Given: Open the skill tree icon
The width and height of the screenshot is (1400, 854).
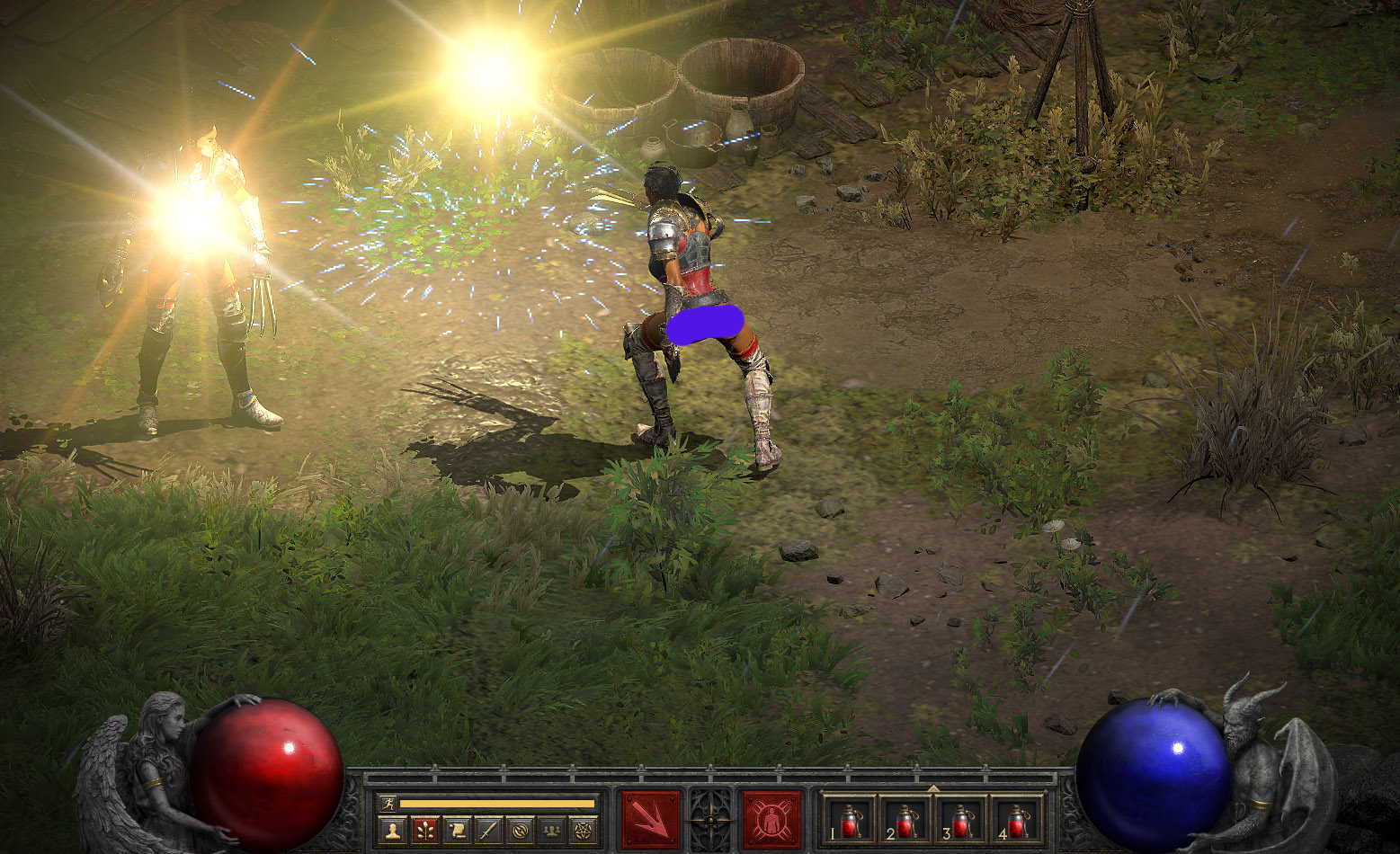Looking at the screenshot, I should [x=424, y=830].
